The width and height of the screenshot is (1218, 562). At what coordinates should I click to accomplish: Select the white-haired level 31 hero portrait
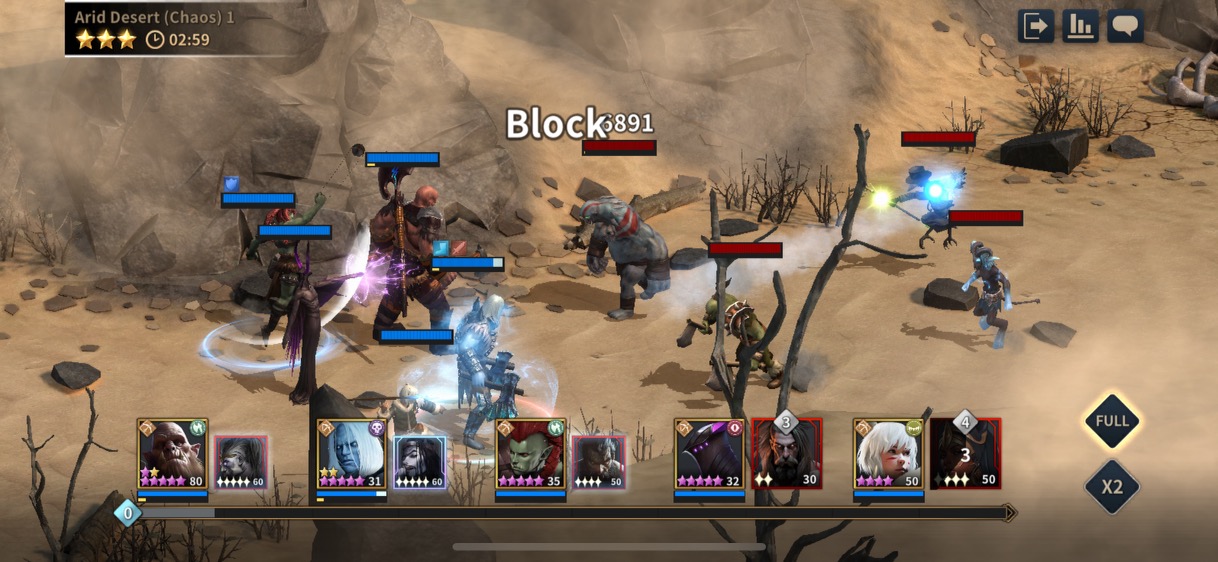click(352, 453)
